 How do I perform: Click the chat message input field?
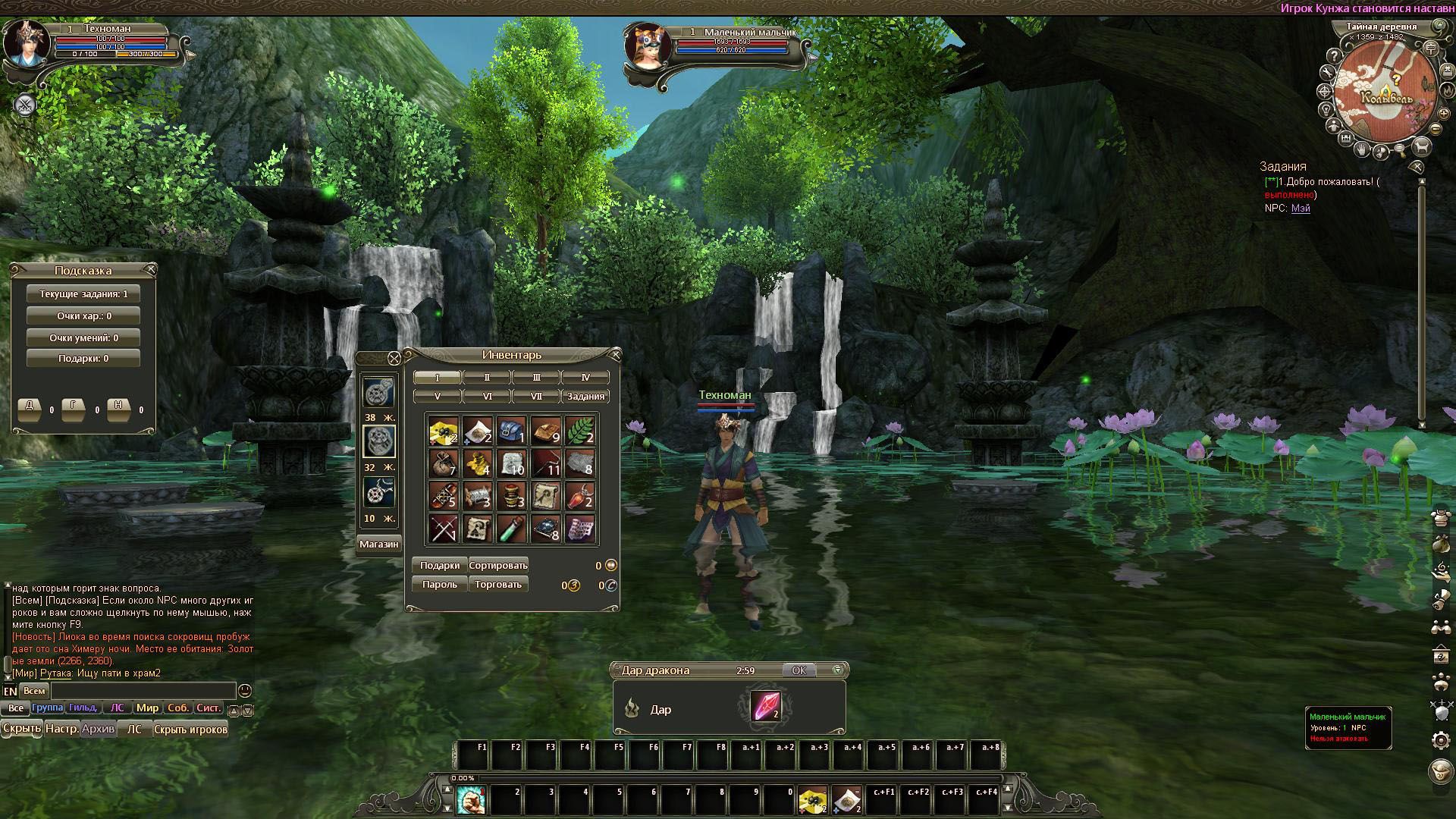tap(144, 691)
